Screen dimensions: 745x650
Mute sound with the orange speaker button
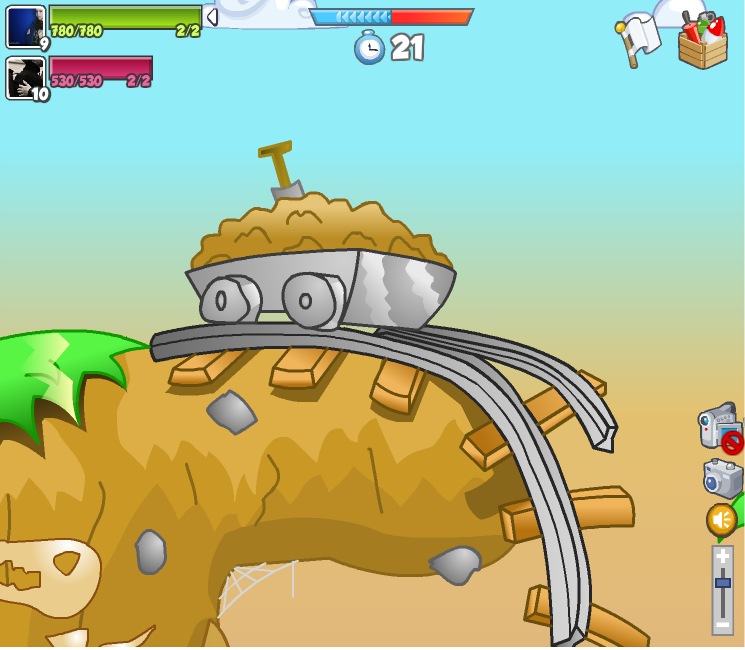tap(721, 520)
